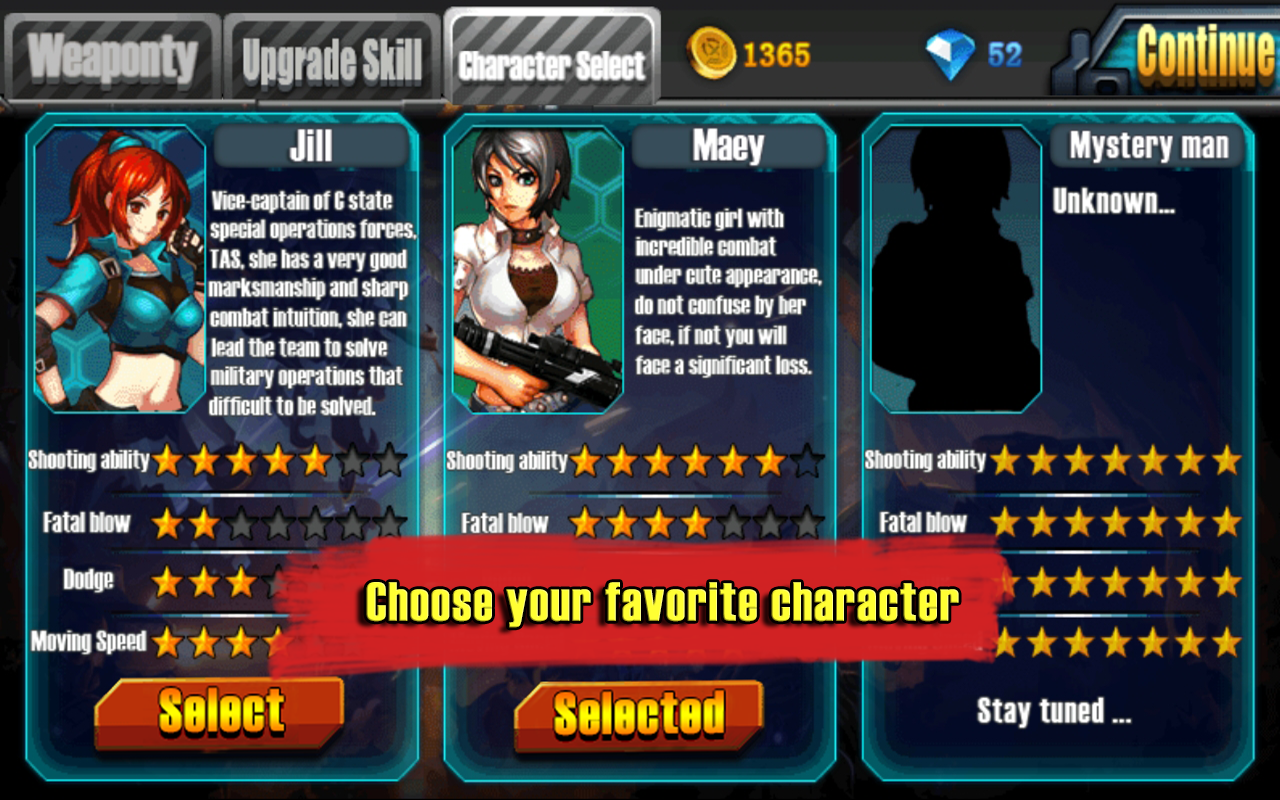This screenshot has height=800, width=1280.
Task: Click the Mystery man silhouette portrait
Action: [956, 268]
